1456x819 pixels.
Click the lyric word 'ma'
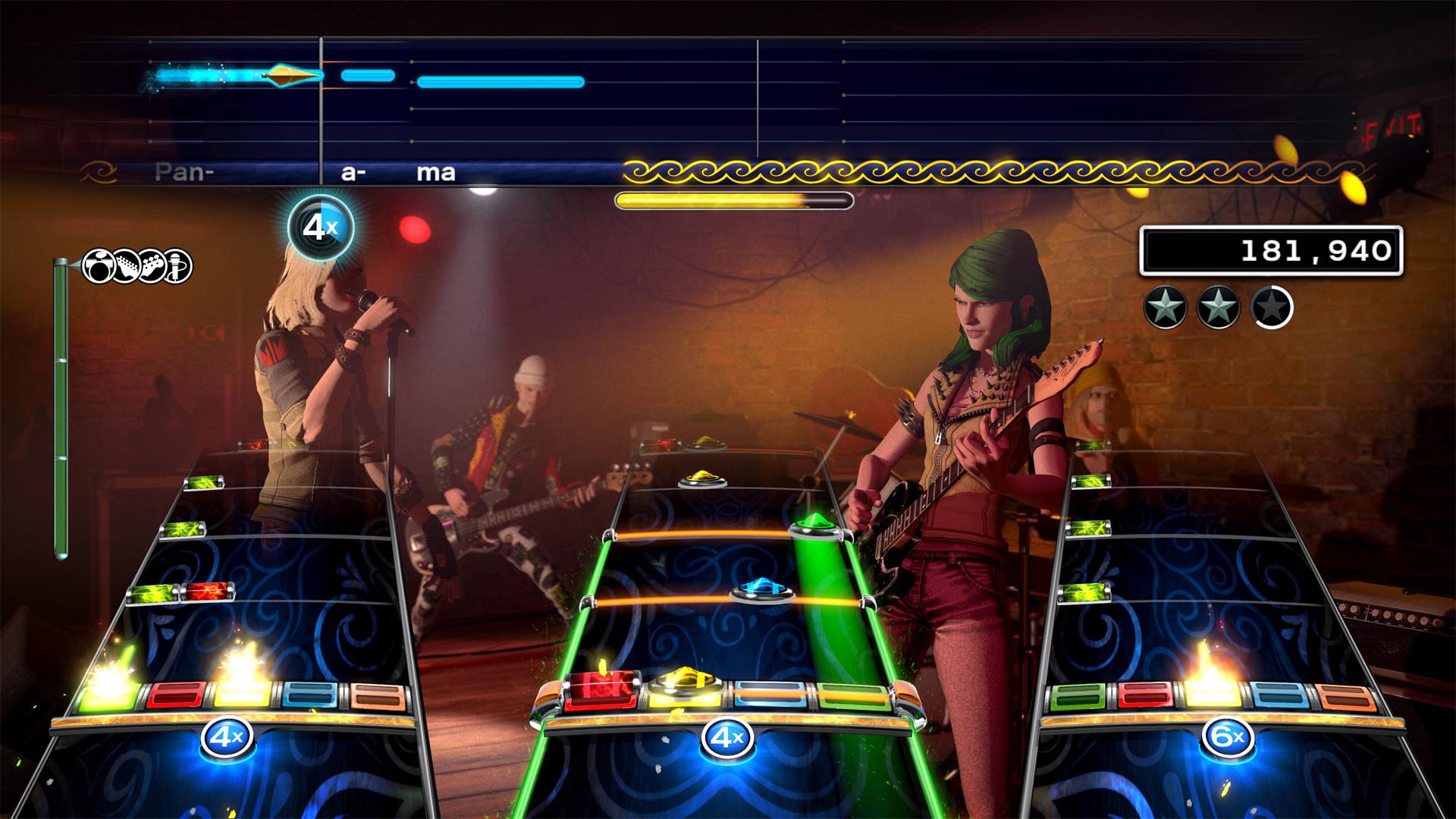tap(436, 172)
